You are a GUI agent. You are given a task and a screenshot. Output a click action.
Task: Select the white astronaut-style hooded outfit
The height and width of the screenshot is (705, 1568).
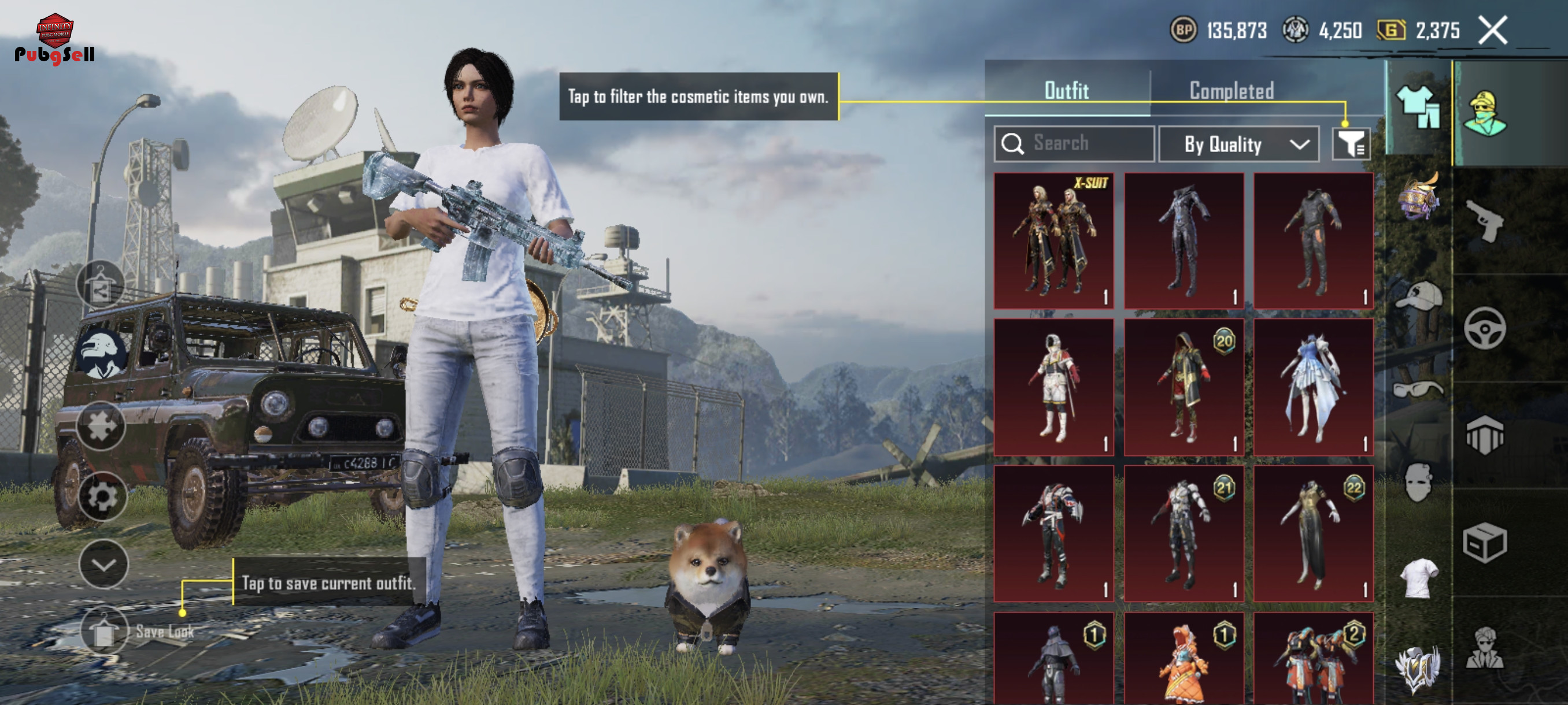click(1053, 387)
